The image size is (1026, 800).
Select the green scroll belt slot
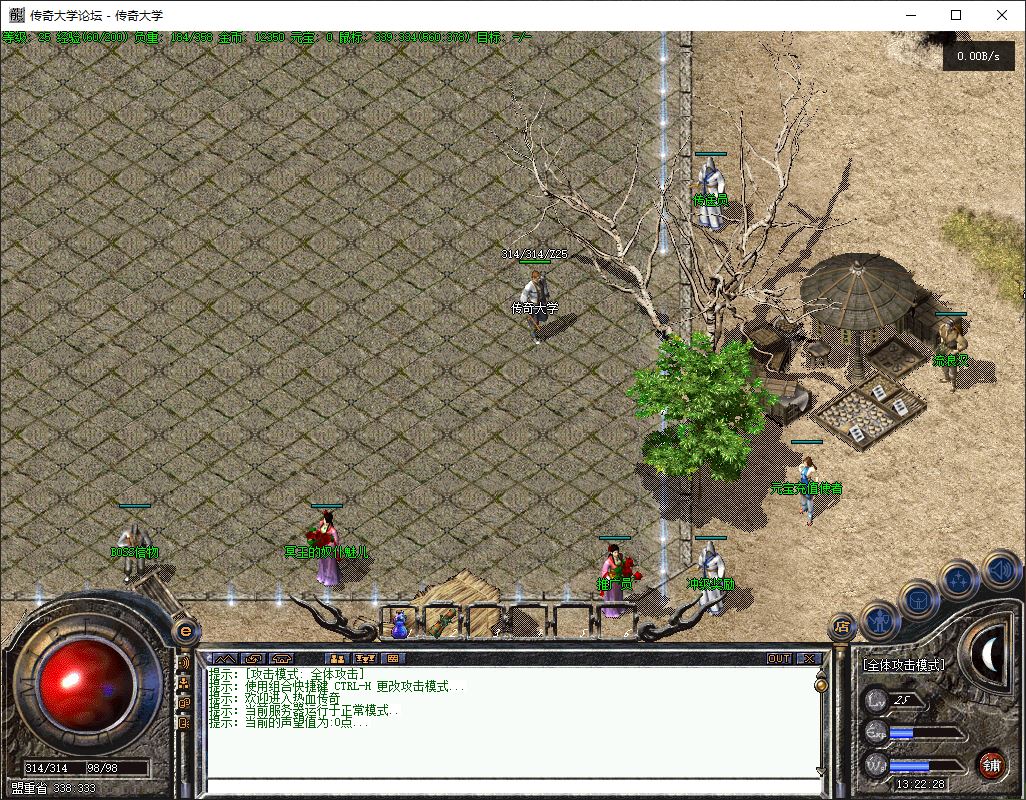tap(442, 623)
